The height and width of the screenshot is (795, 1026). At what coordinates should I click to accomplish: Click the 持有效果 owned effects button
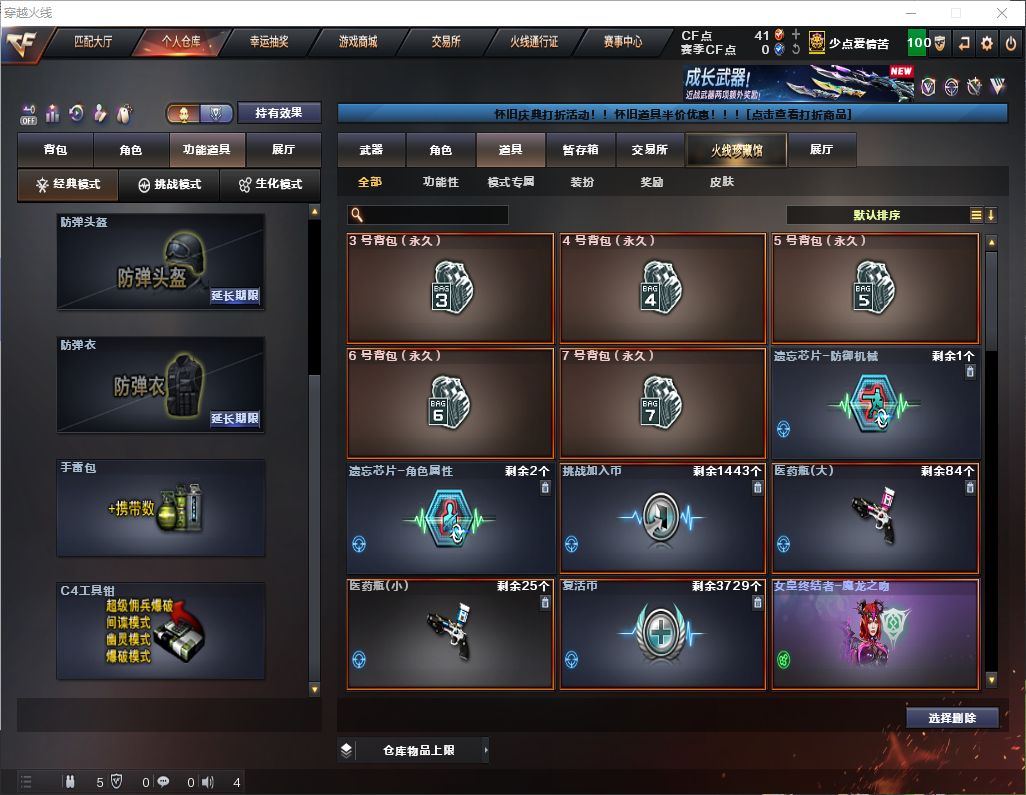[x=278, y=113]
